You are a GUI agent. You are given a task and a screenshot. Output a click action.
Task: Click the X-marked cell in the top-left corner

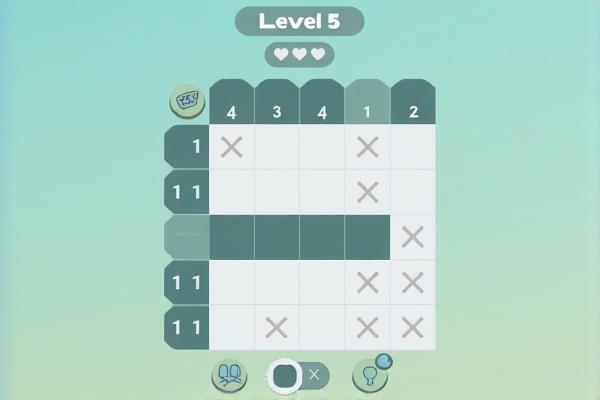pyautogui.click(x=232, y=147)
